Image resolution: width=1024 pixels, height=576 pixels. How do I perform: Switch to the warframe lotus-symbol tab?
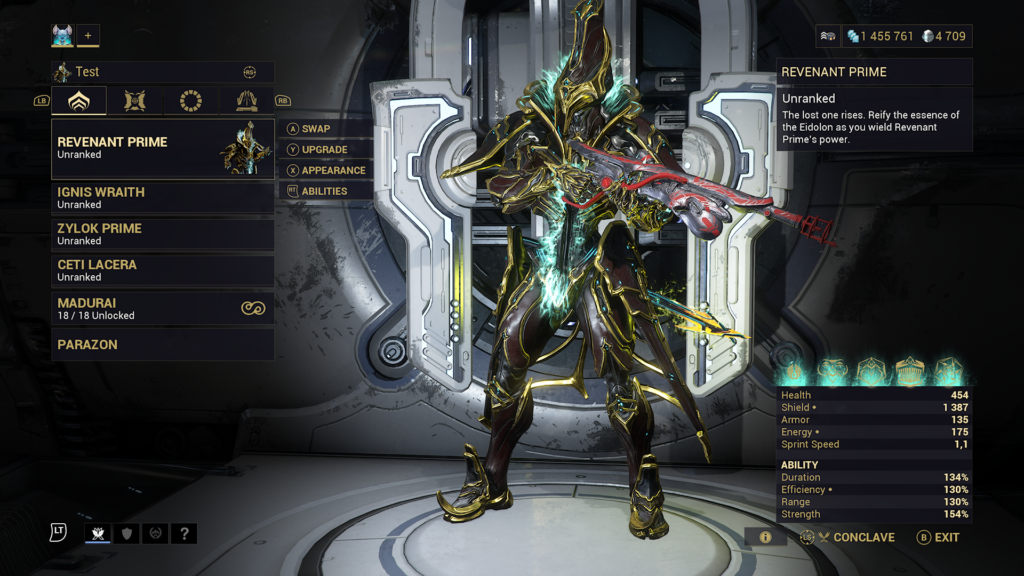pyautogui.click(x=79, y=100)
